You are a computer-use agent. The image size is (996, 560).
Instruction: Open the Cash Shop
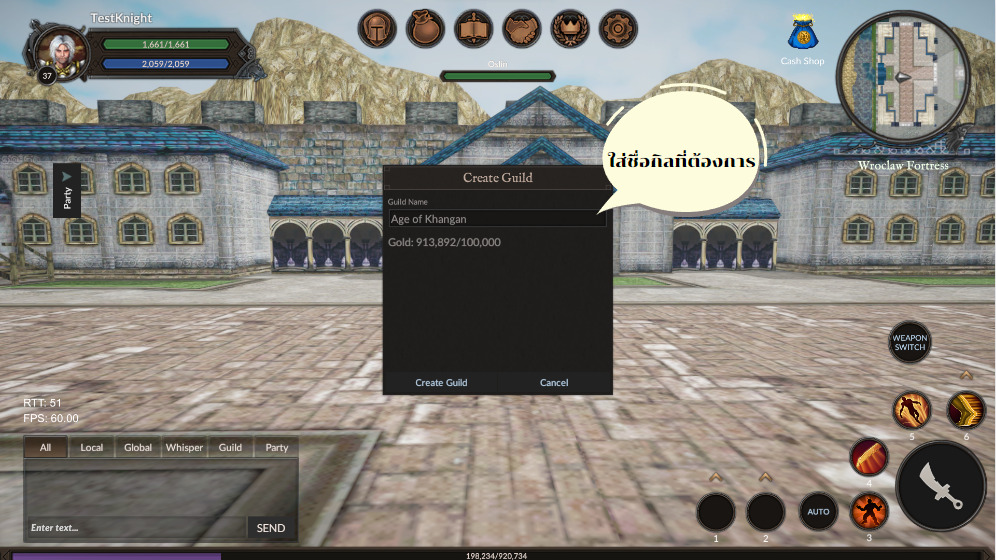(802, 39)
